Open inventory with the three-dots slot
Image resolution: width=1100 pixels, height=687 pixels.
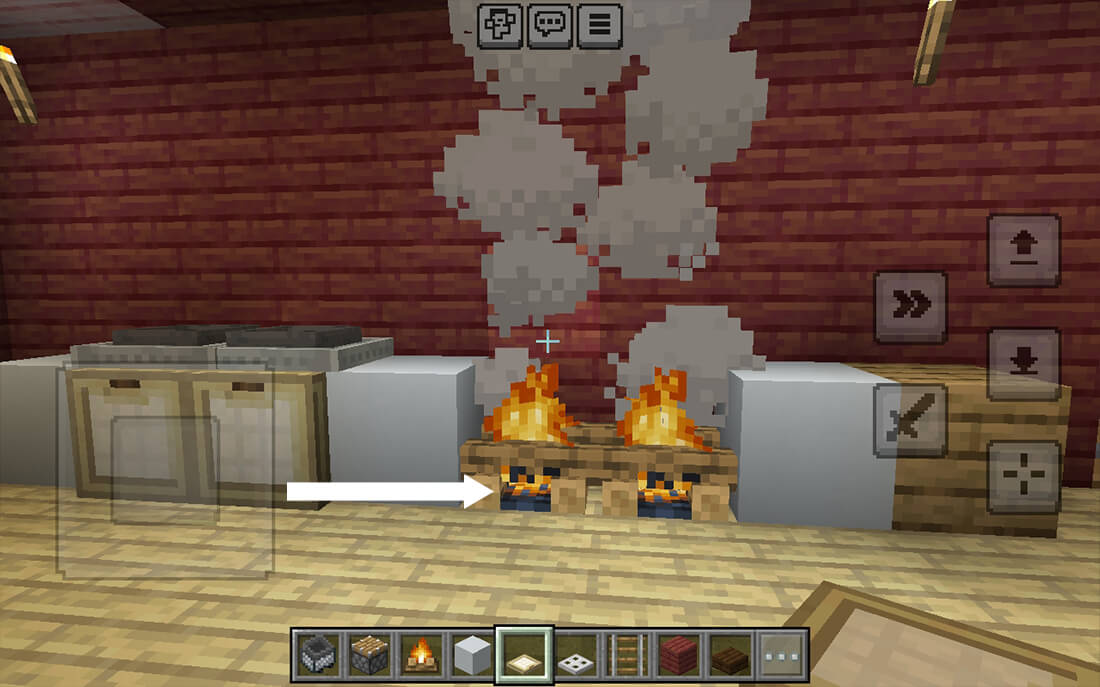tap(782, 656)
